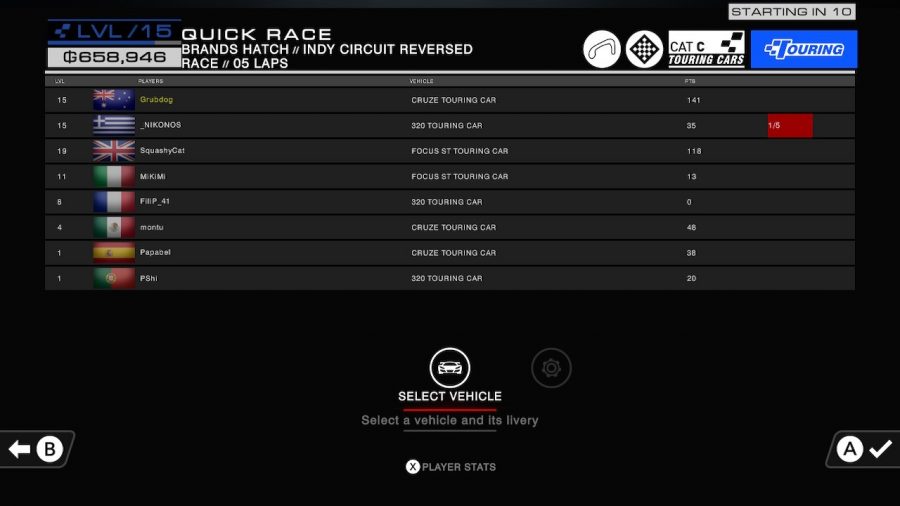Select player row Grabdog
Screen dimensions: 900x506
450,100
